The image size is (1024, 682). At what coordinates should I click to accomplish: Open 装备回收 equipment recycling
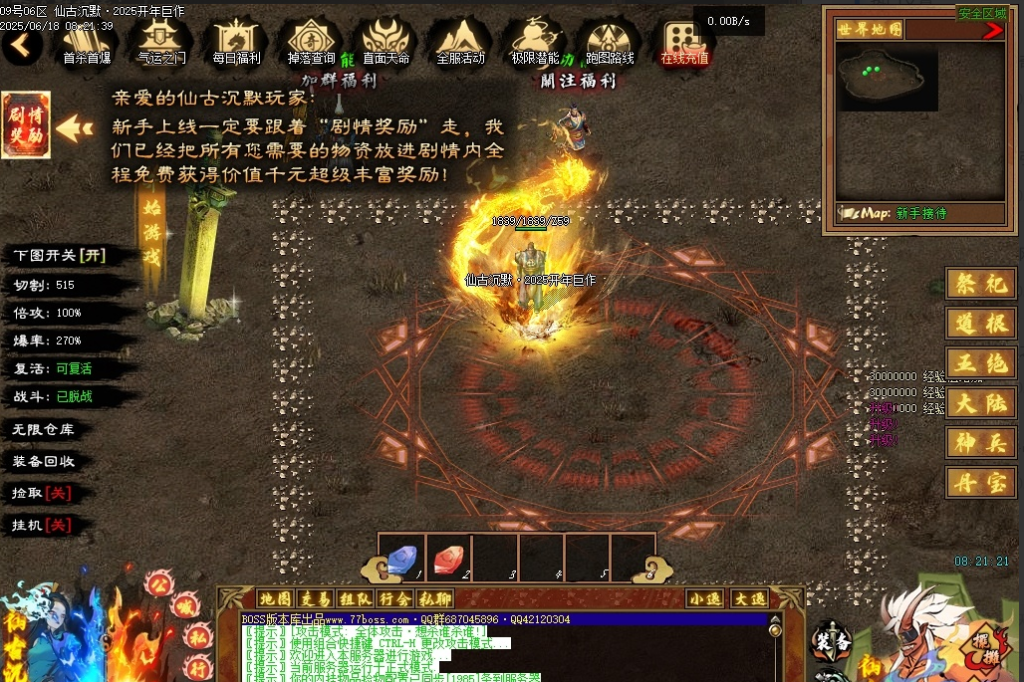pos(43,462)
